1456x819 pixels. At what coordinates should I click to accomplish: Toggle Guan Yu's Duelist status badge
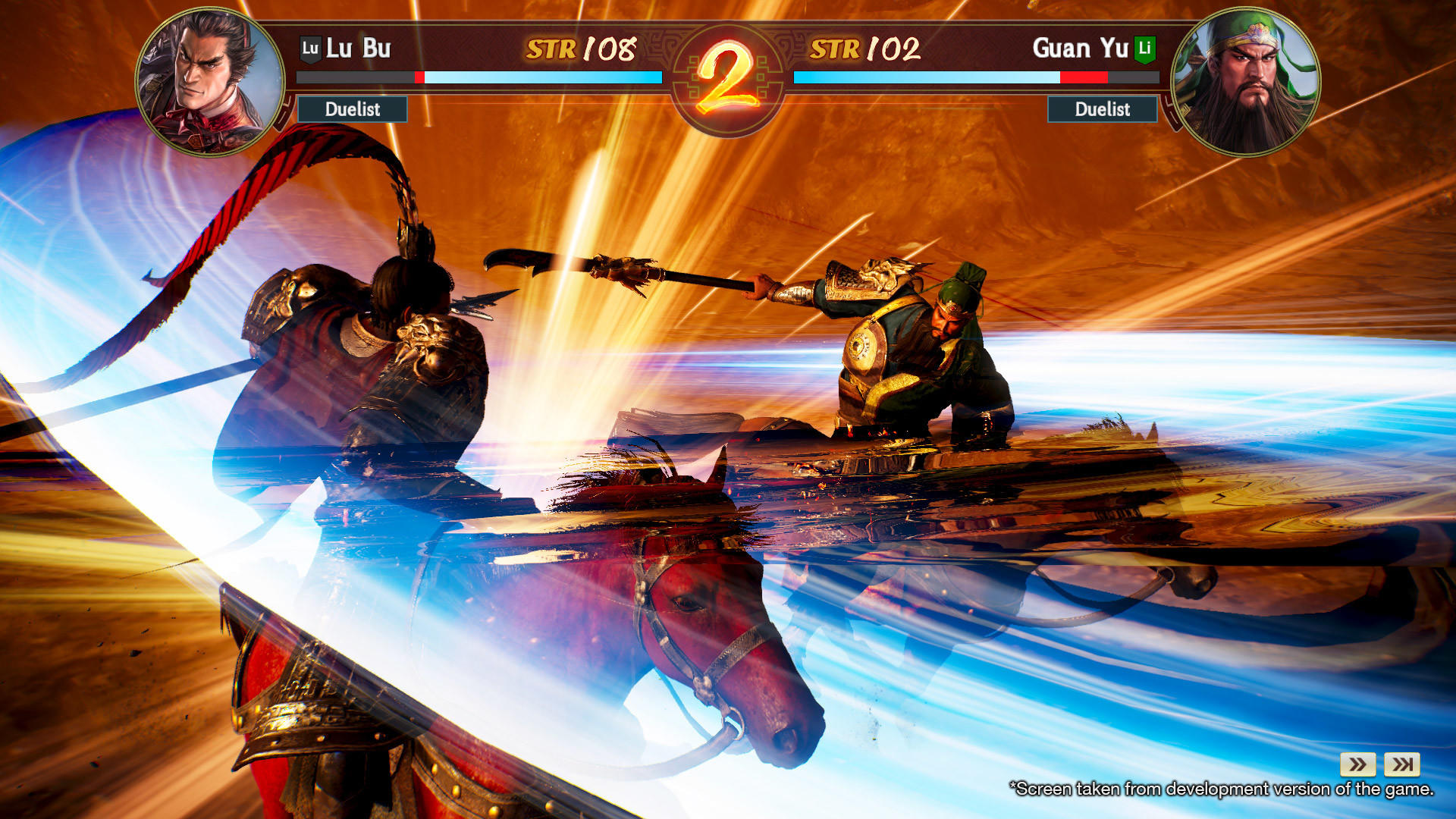coord(1102,110)
